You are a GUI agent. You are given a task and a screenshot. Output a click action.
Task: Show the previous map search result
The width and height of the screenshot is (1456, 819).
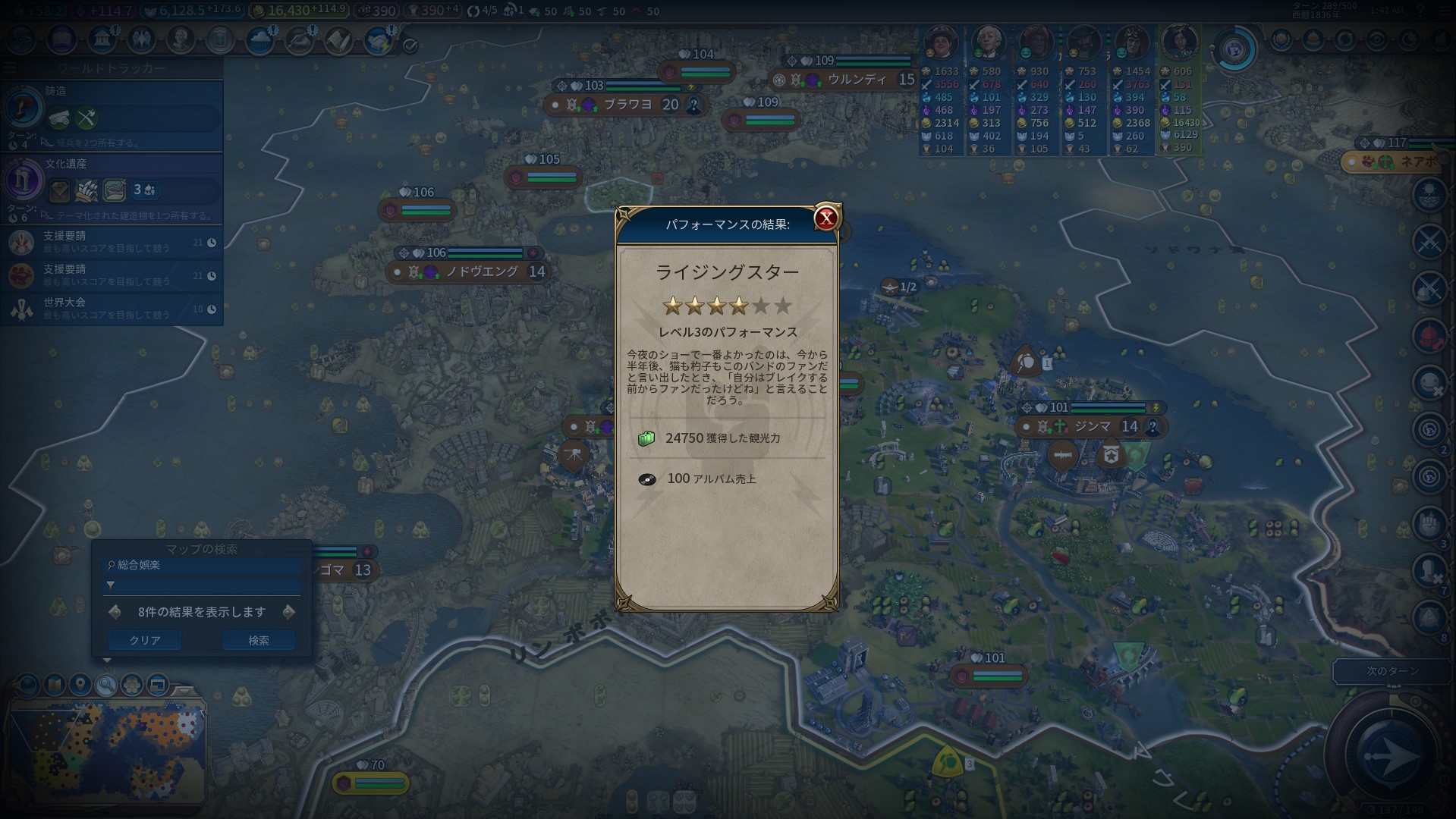(115, 612)
